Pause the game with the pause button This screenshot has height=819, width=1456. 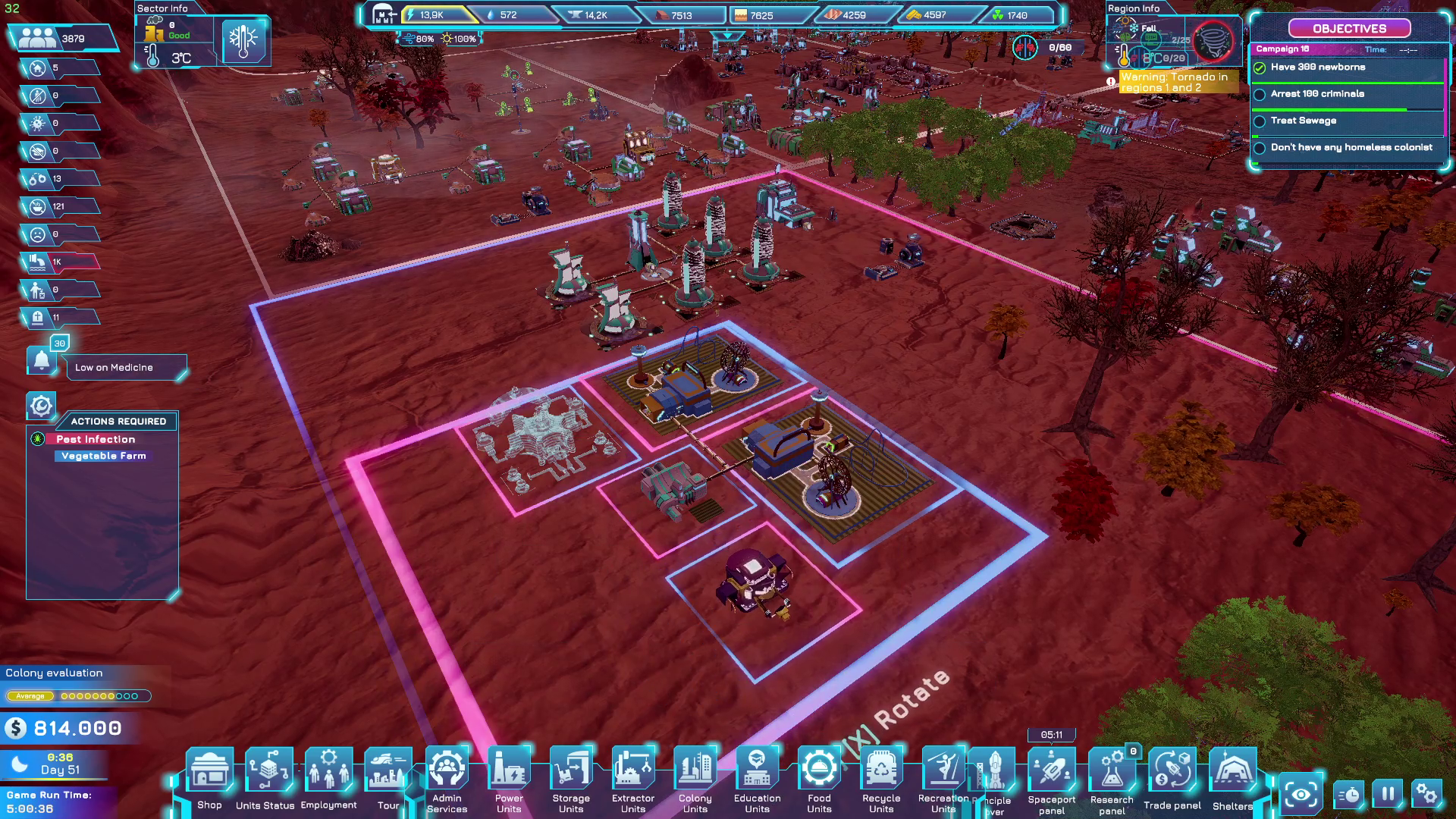click(x=1388, y=794)
